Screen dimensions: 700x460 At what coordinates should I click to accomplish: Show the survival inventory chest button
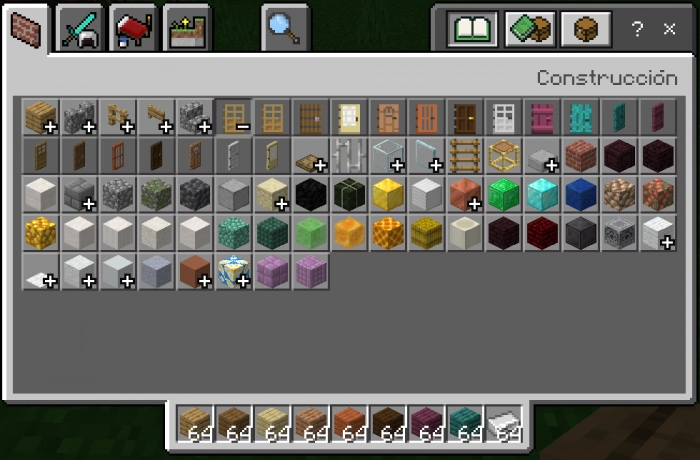click(586, 30)
